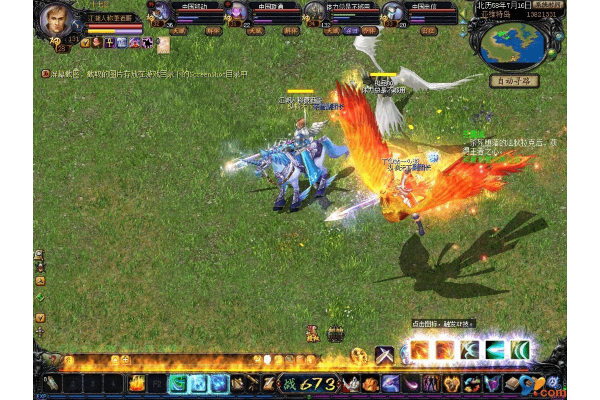The height and width of the screenshot is (400, 600).
Task: Select the flame icon in the hotbar
Action: tap(136, 383)
